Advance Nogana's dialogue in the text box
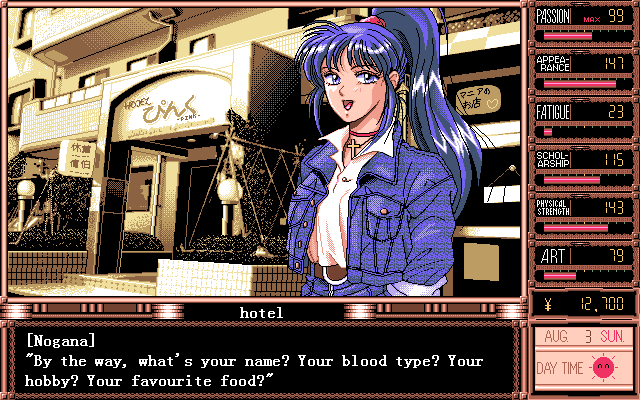 262,360
